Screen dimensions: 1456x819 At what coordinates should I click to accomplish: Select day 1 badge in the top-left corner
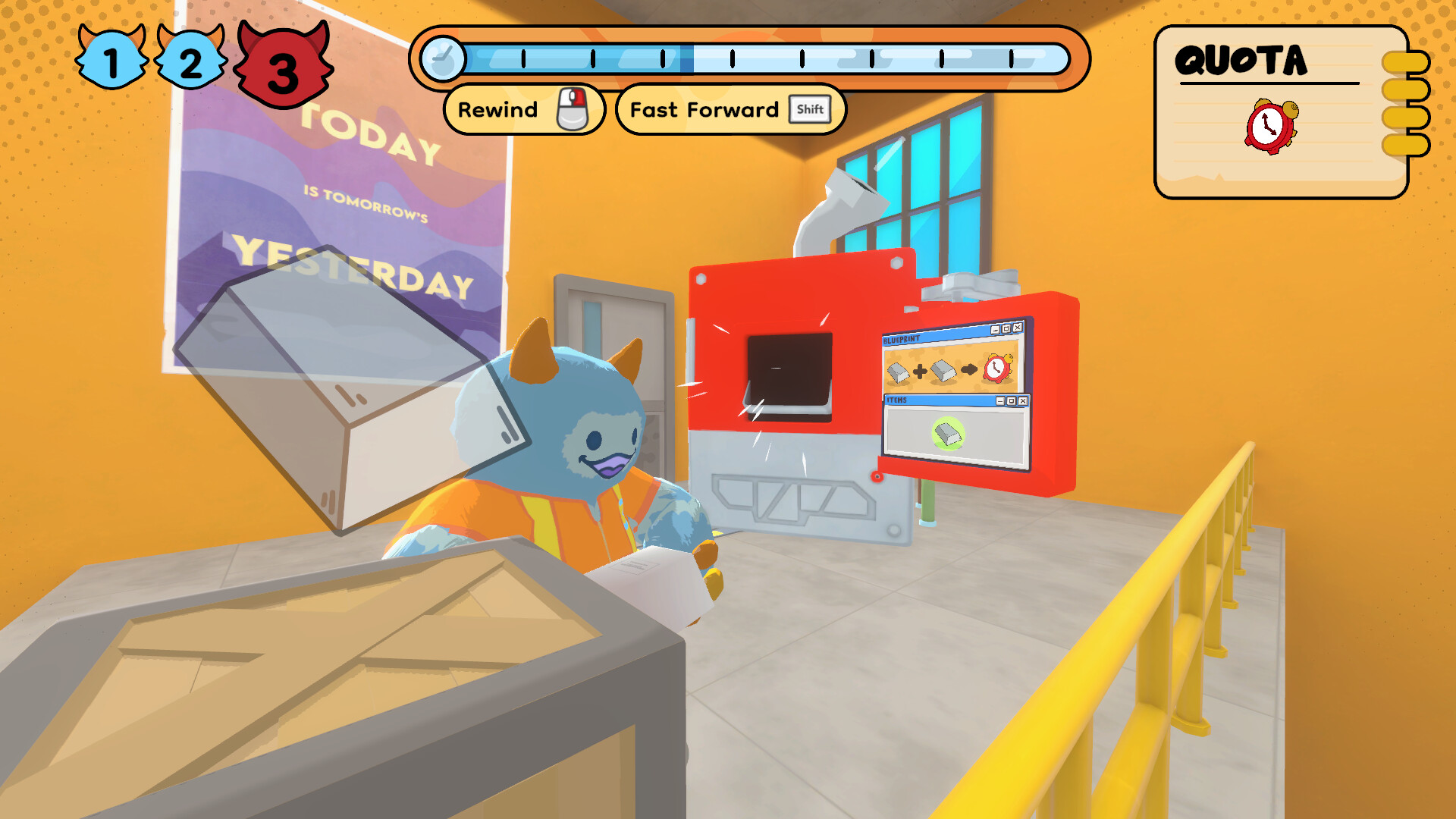[x=111, y=59]
